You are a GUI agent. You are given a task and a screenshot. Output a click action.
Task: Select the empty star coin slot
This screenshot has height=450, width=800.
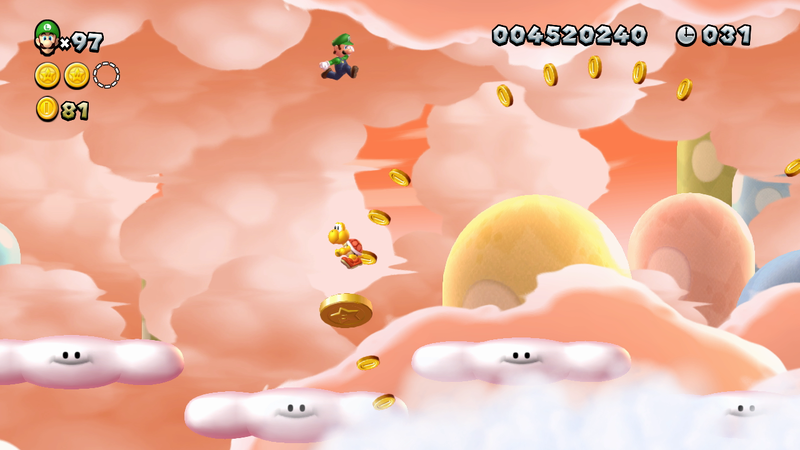[106, 75]
